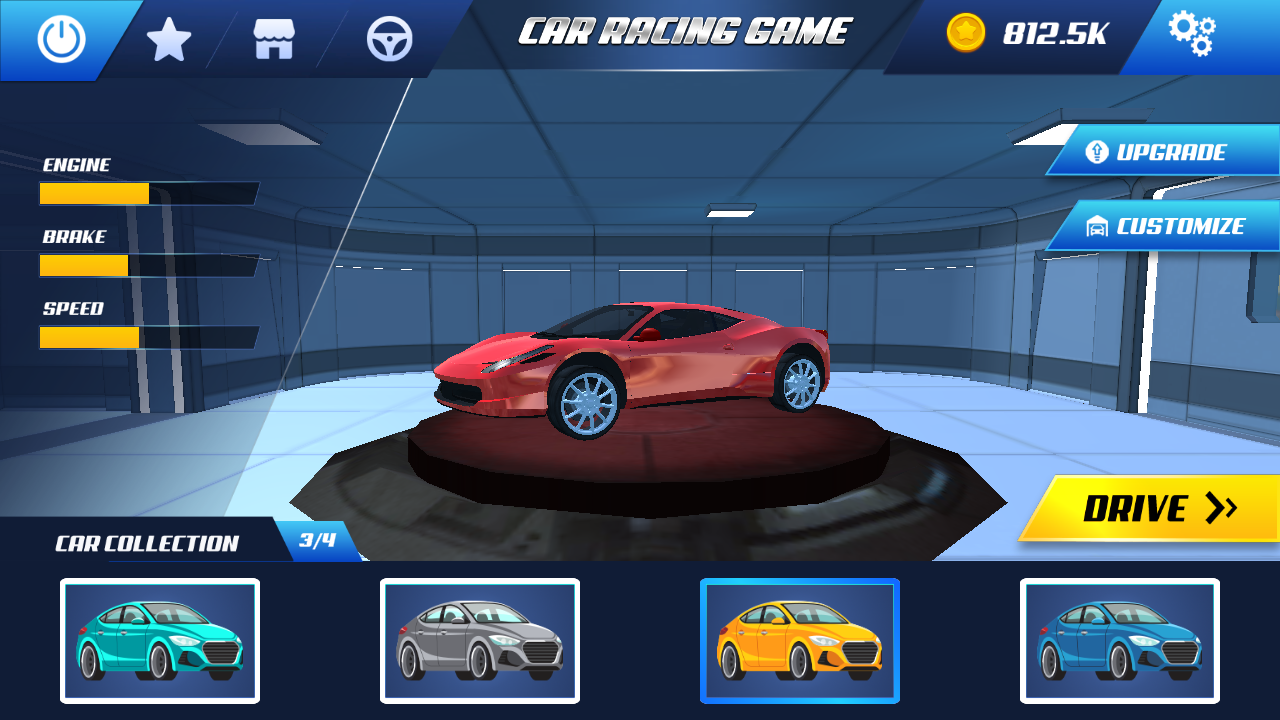This screenshot has width=1280, height=720.
Task: Click the CUSTOMIZE button
Action: coord(1168,225)
